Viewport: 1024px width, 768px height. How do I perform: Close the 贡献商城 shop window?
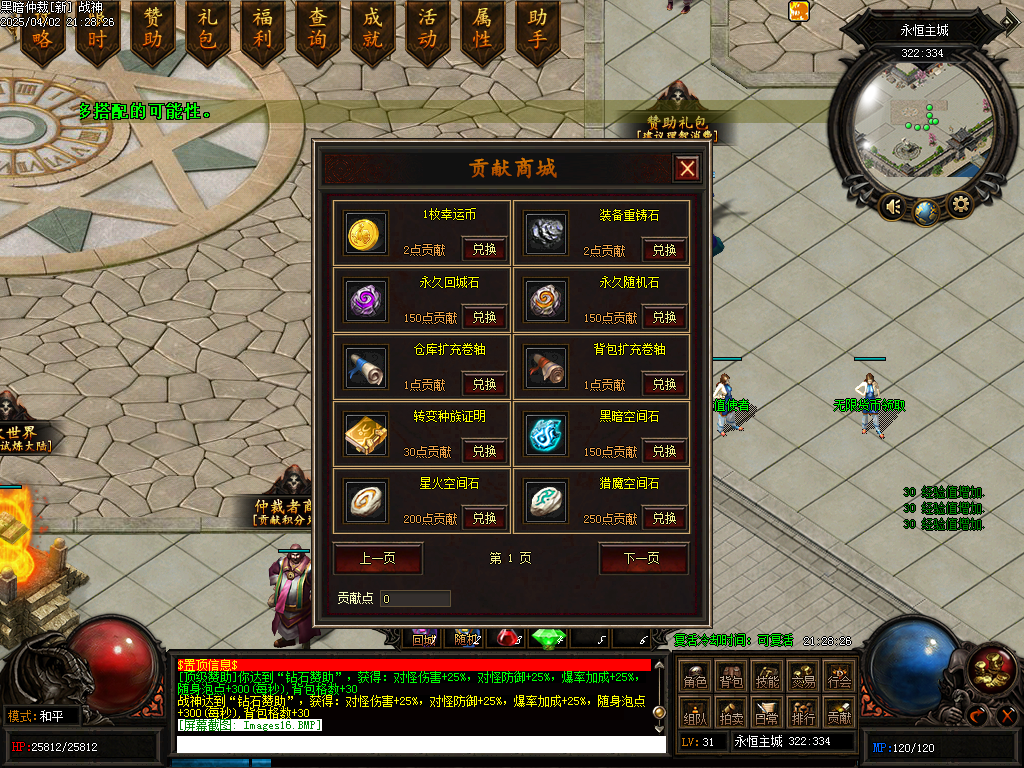tap(687, 169)
